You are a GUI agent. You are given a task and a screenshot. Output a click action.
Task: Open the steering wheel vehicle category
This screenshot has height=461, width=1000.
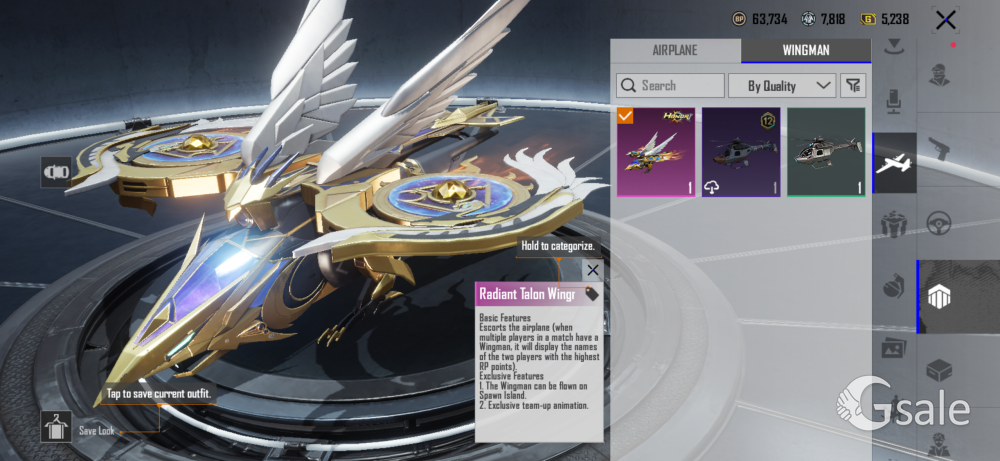(938, 222)
